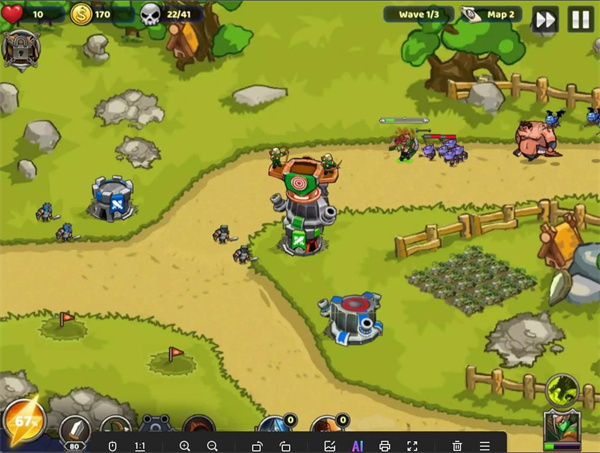
Task: Pause the game
Action: [579, 19]
